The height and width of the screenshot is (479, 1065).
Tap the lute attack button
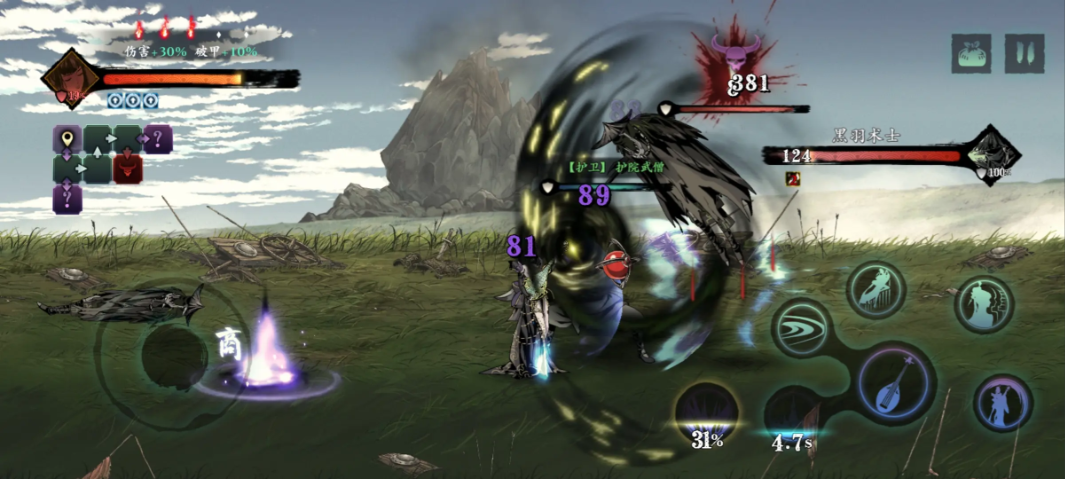click(x=892, y=383)
